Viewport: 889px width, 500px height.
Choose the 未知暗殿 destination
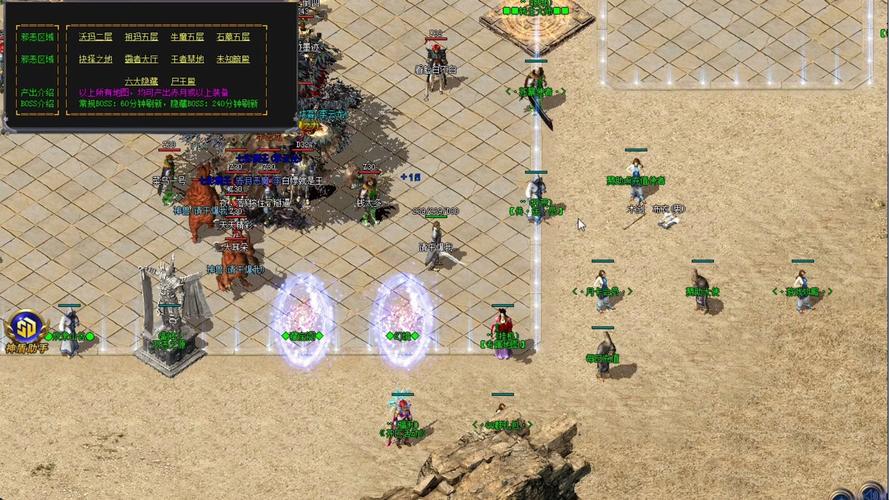233,59
